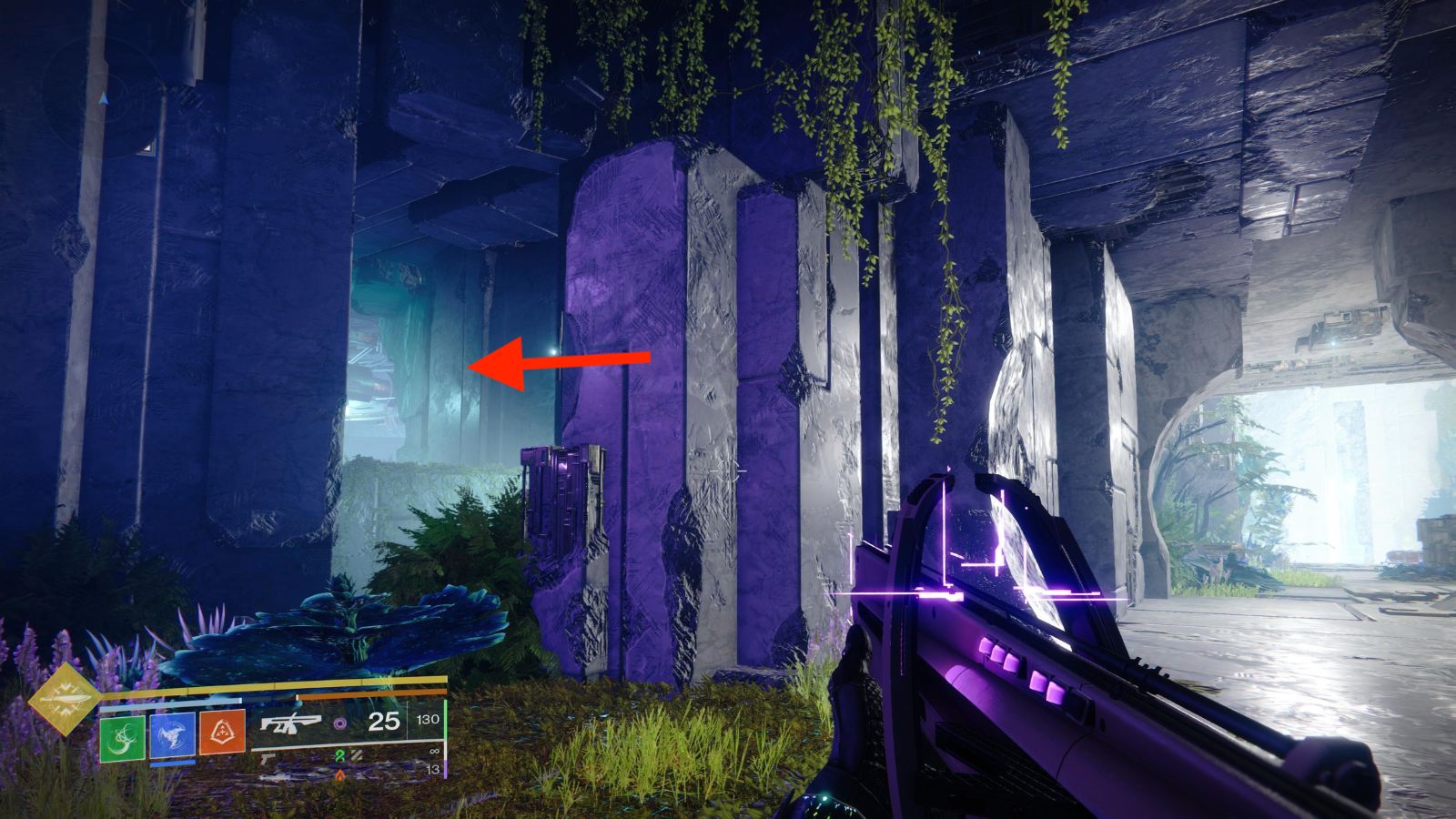
Task: Click the player arrow at the radar center
Action: click(104, 99)
